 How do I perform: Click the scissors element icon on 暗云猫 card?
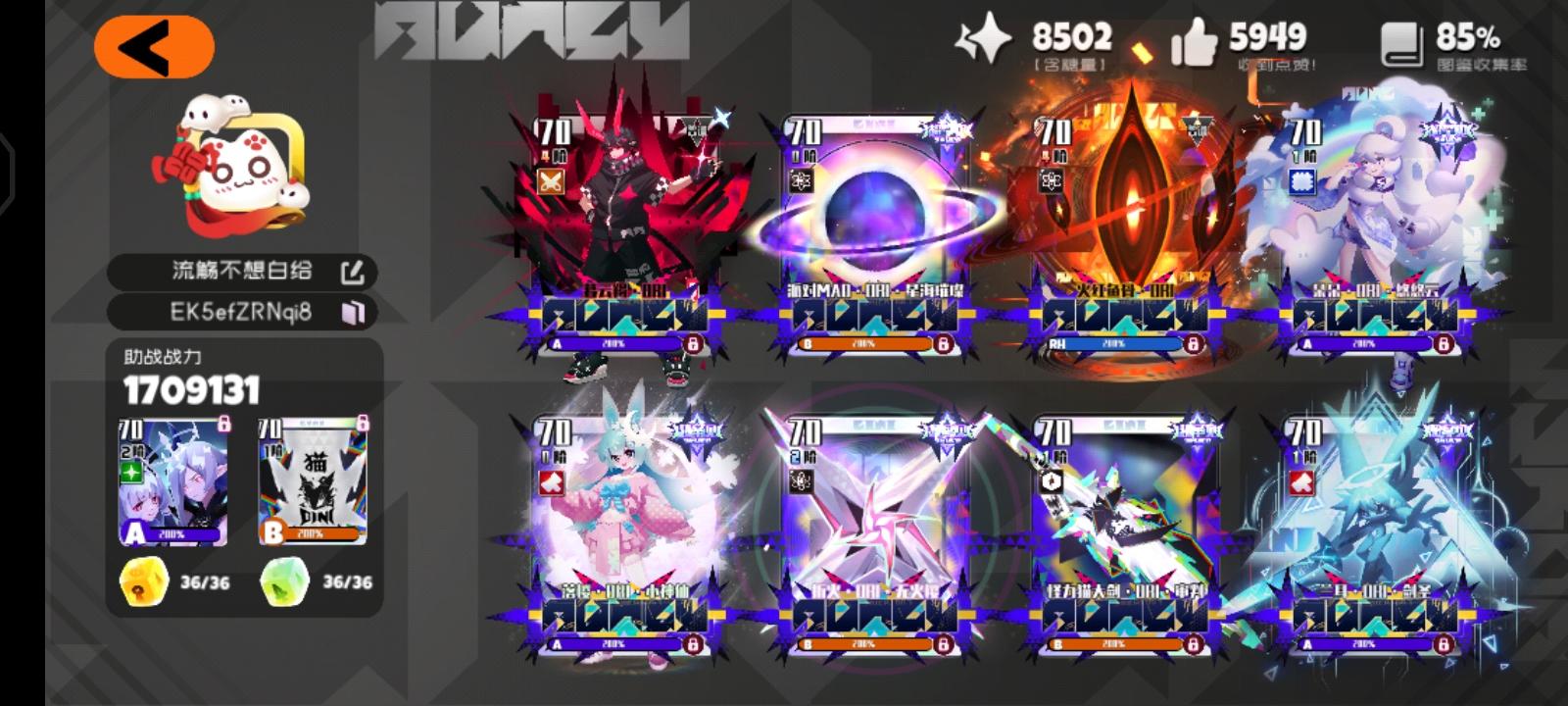pyautogui.click(x=550, y=182)
